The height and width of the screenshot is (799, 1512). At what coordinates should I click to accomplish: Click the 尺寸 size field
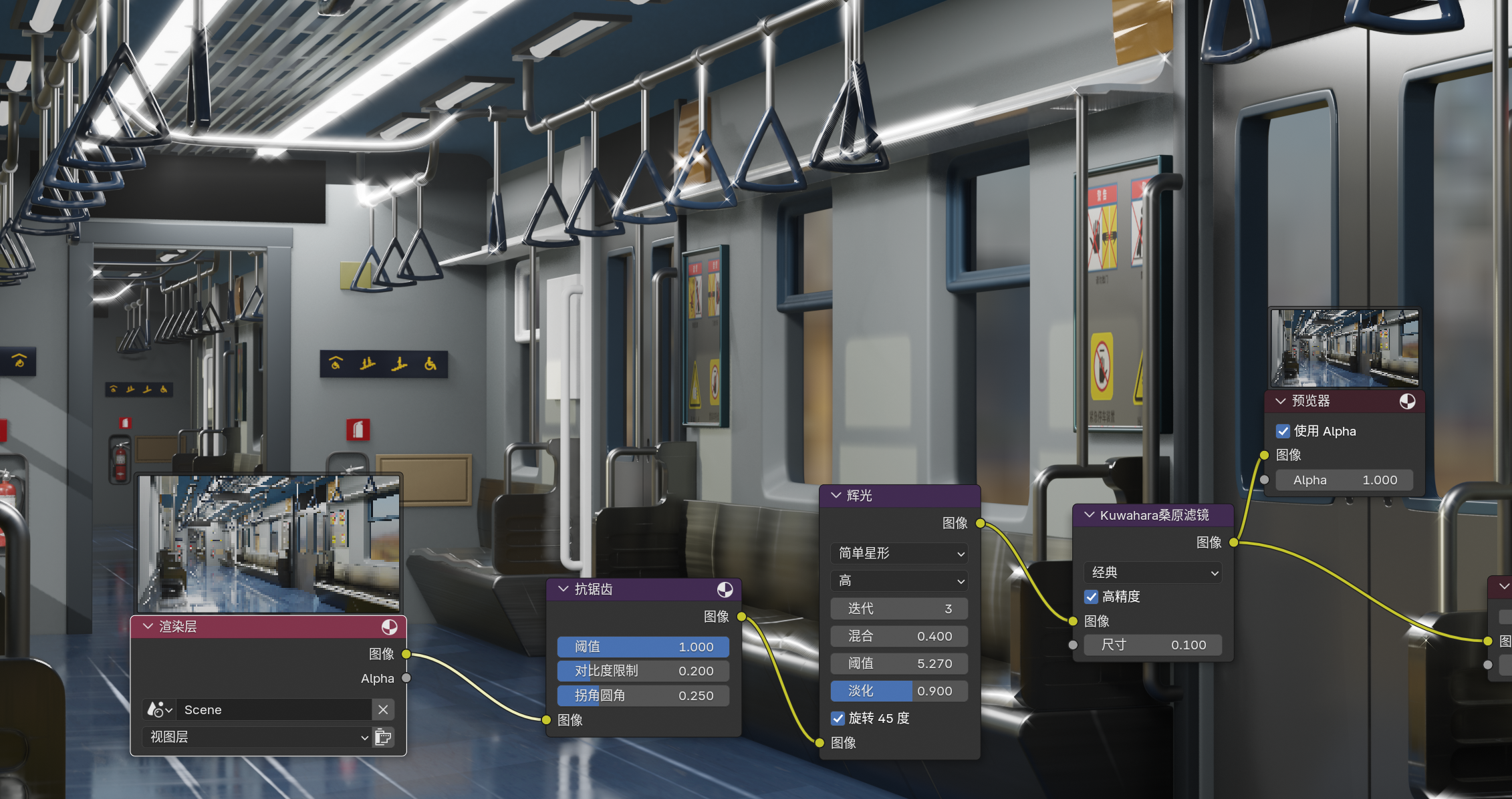pyautogui.click(x=1153, y=645)
